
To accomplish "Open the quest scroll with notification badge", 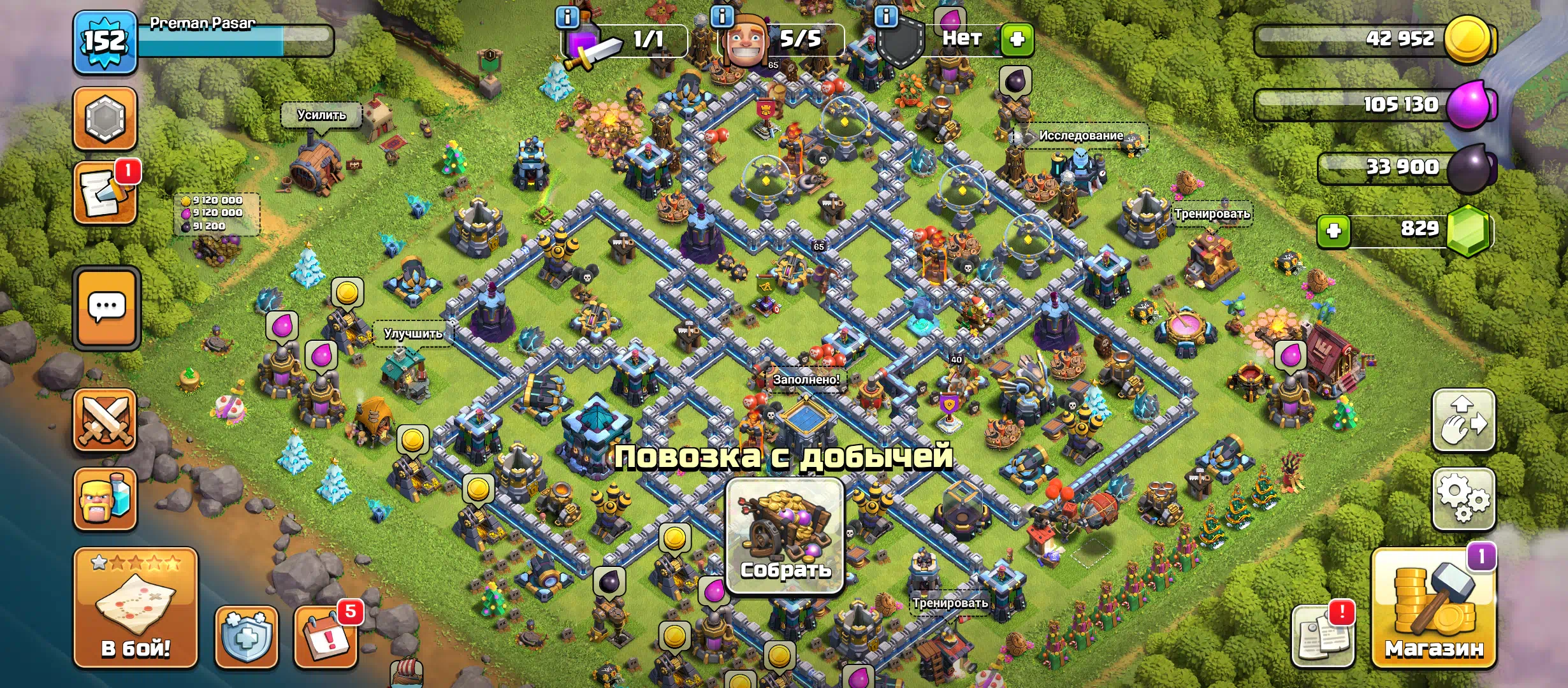I will pyautogui.click(x=105, y=193).
